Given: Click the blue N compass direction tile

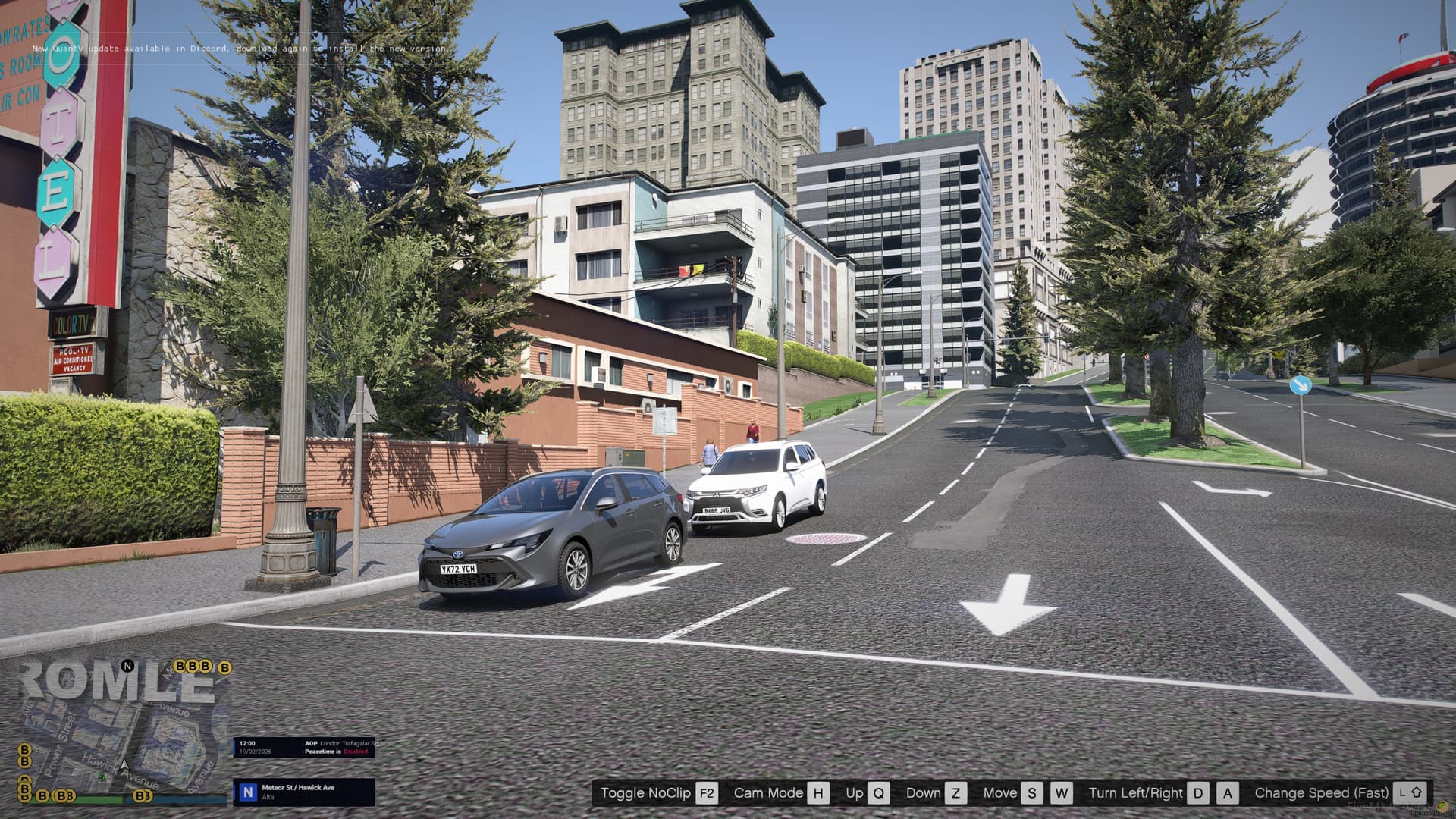Looking at the screenshot, I should coord(247,792).
